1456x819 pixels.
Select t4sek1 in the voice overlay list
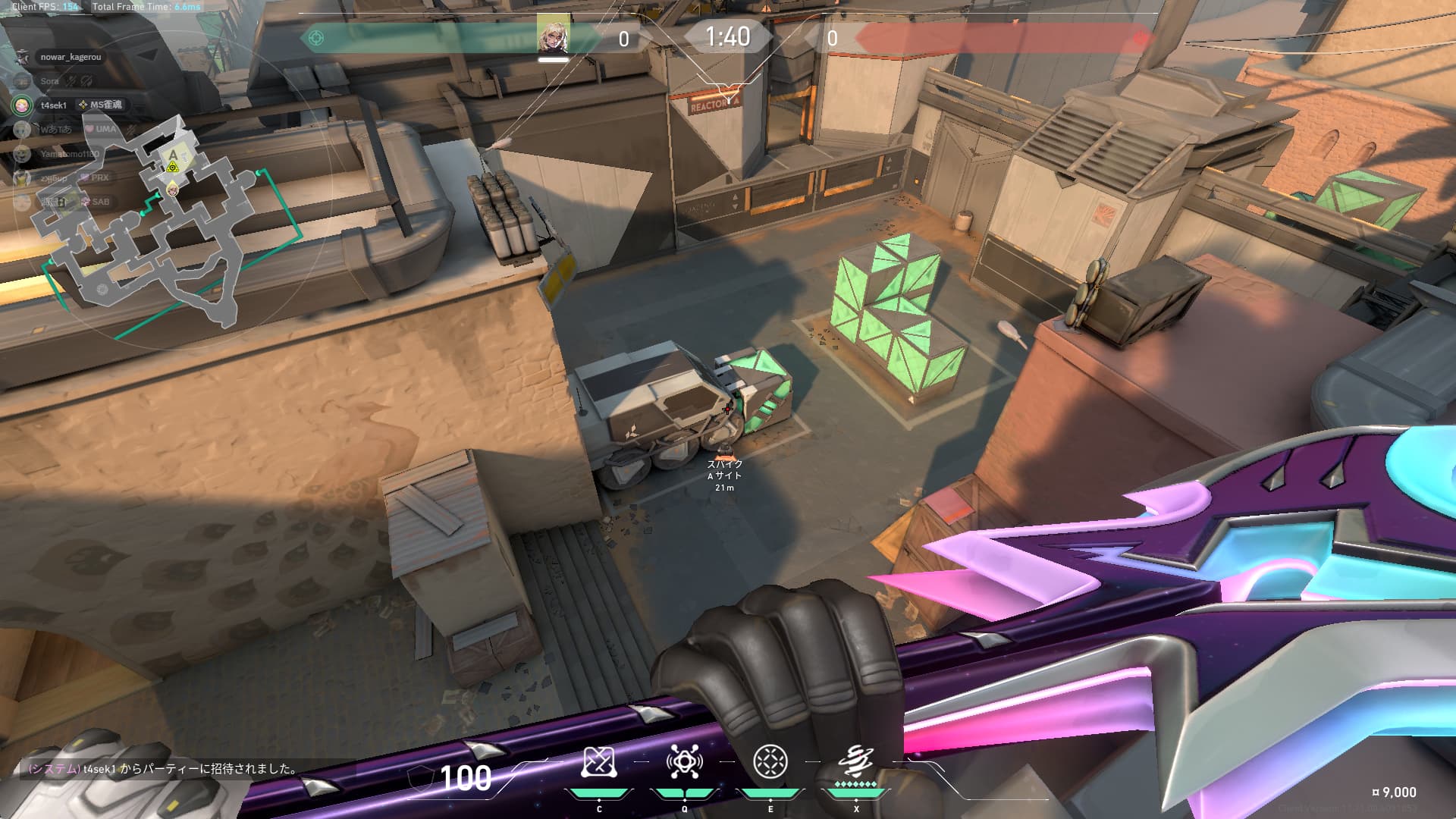pyautogui.click(x=54, y=105)
